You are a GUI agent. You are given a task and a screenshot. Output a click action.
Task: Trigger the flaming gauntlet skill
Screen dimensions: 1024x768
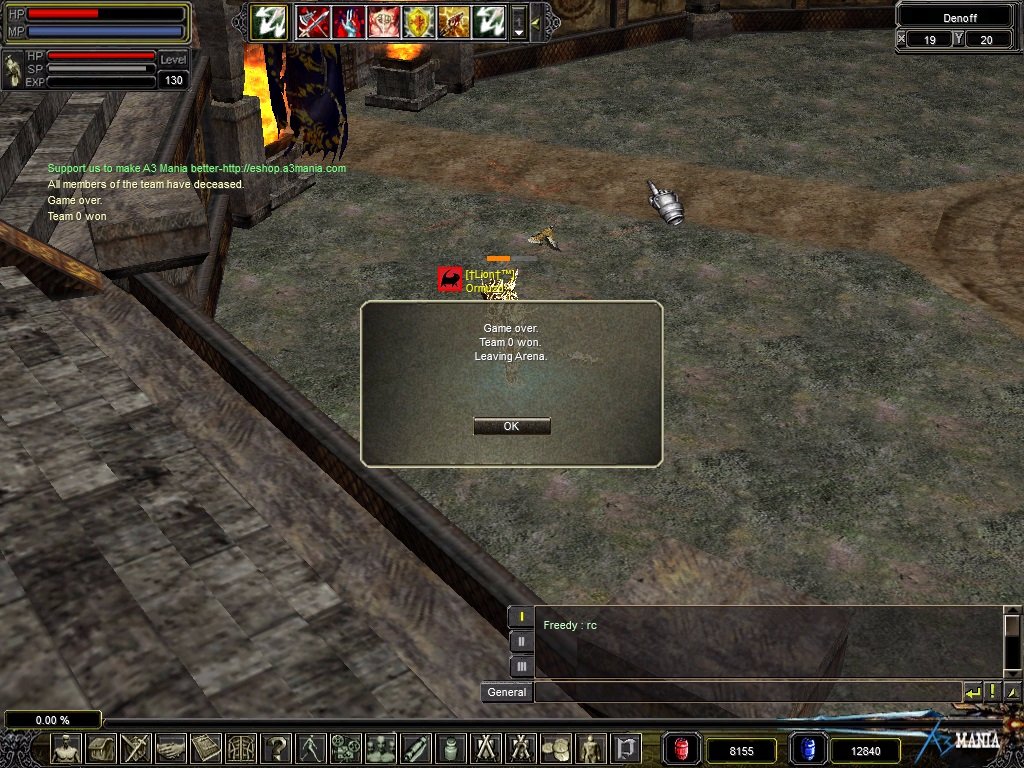[x=454, y=21]
